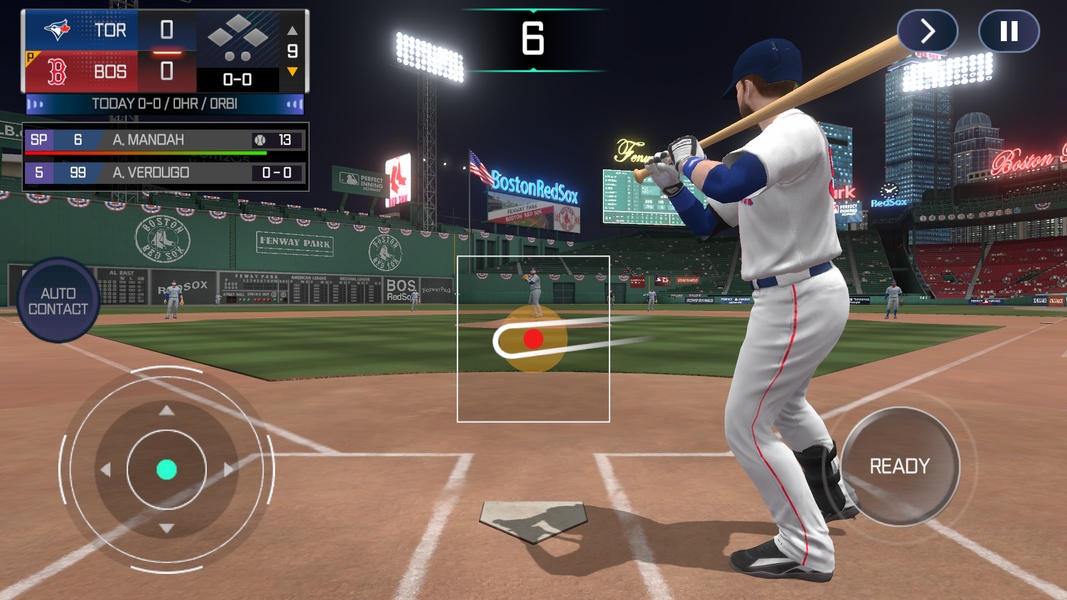
Task: Click the green joystick center dot
Action: coord(166,470)
